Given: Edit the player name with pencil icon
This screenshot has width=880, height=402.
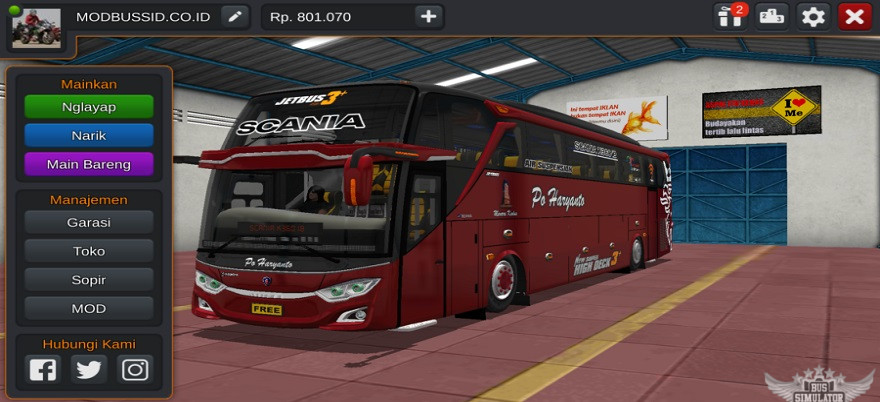Looking at the screenshot, I should [x=234, y=16].
